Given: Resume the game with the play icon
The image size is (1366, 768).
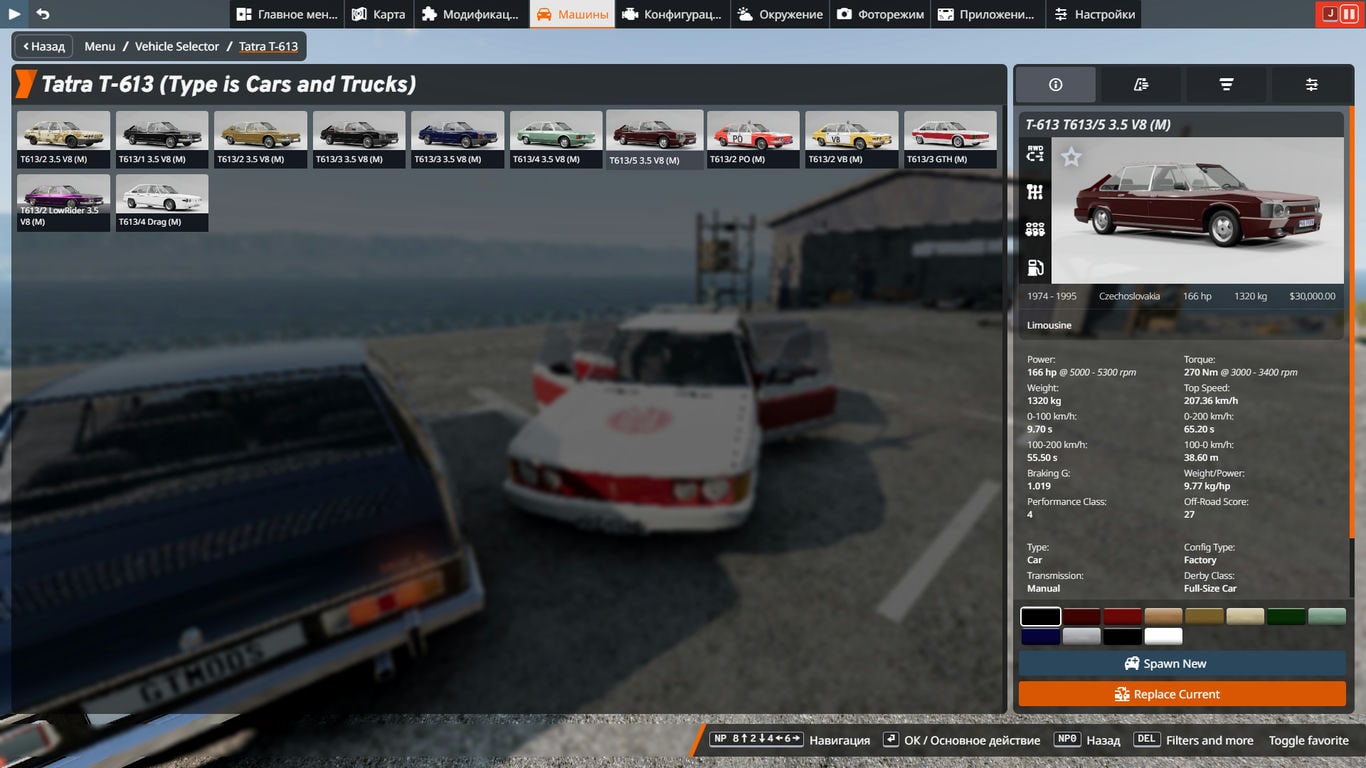Looking at the screenshot, I should click(14, 14).
